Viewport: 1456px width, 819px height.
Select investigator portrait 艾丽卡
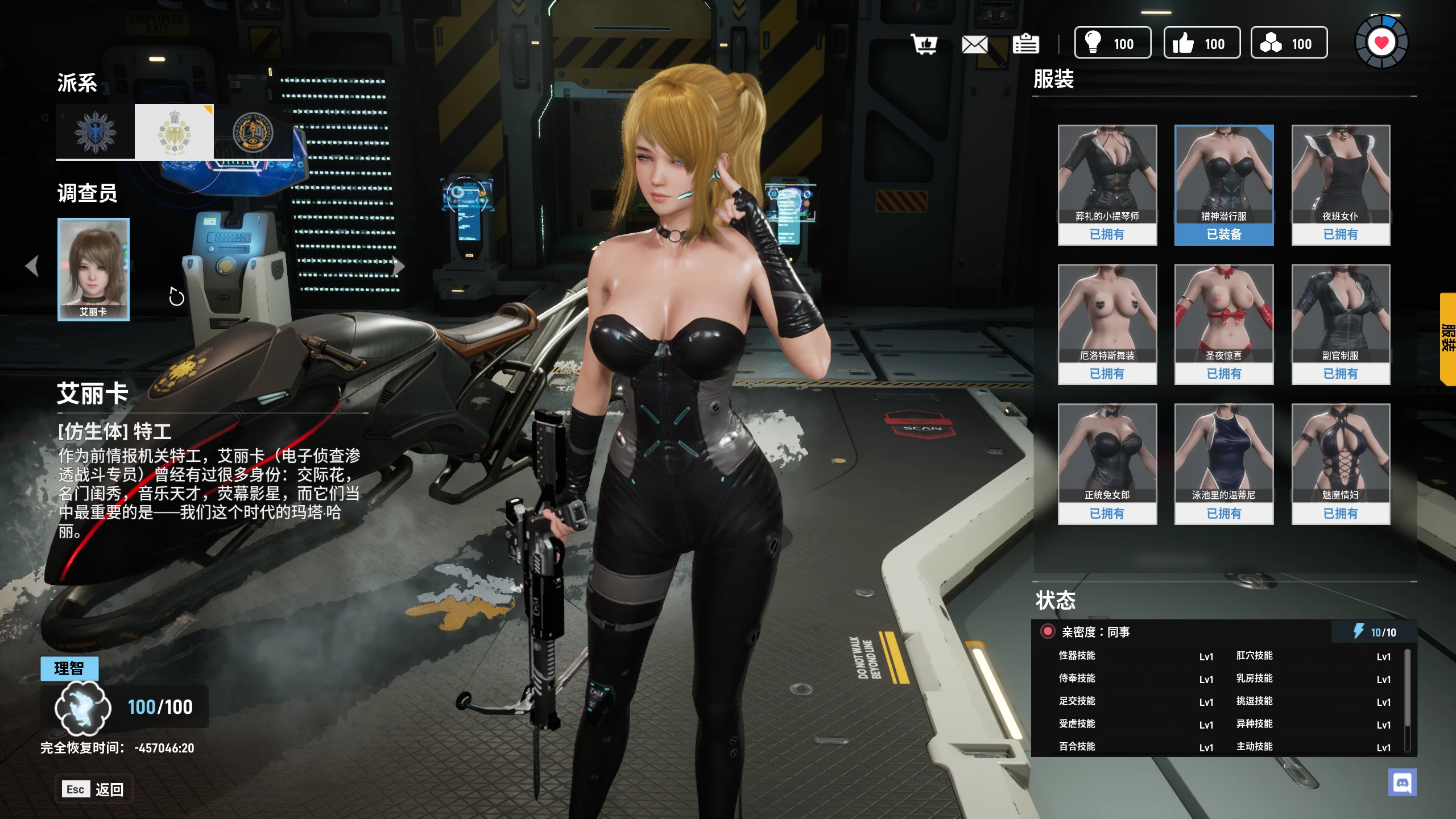click(x=94, y=270)
